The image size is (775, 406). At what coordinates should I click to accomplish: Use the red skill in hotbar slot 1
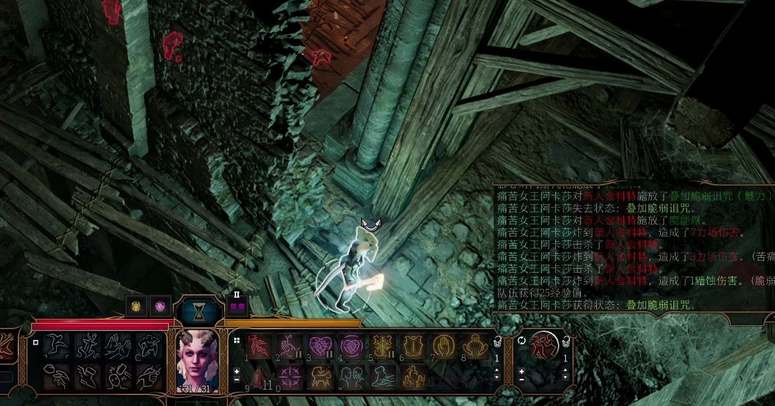pos(260,346)
